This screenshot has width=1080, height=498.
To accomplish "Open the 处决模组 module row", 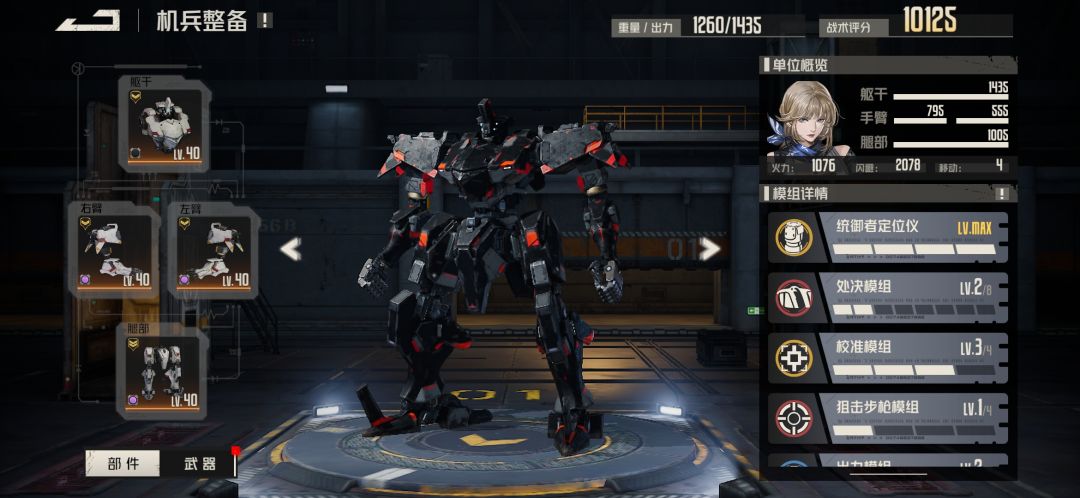I will coord(890,297).
